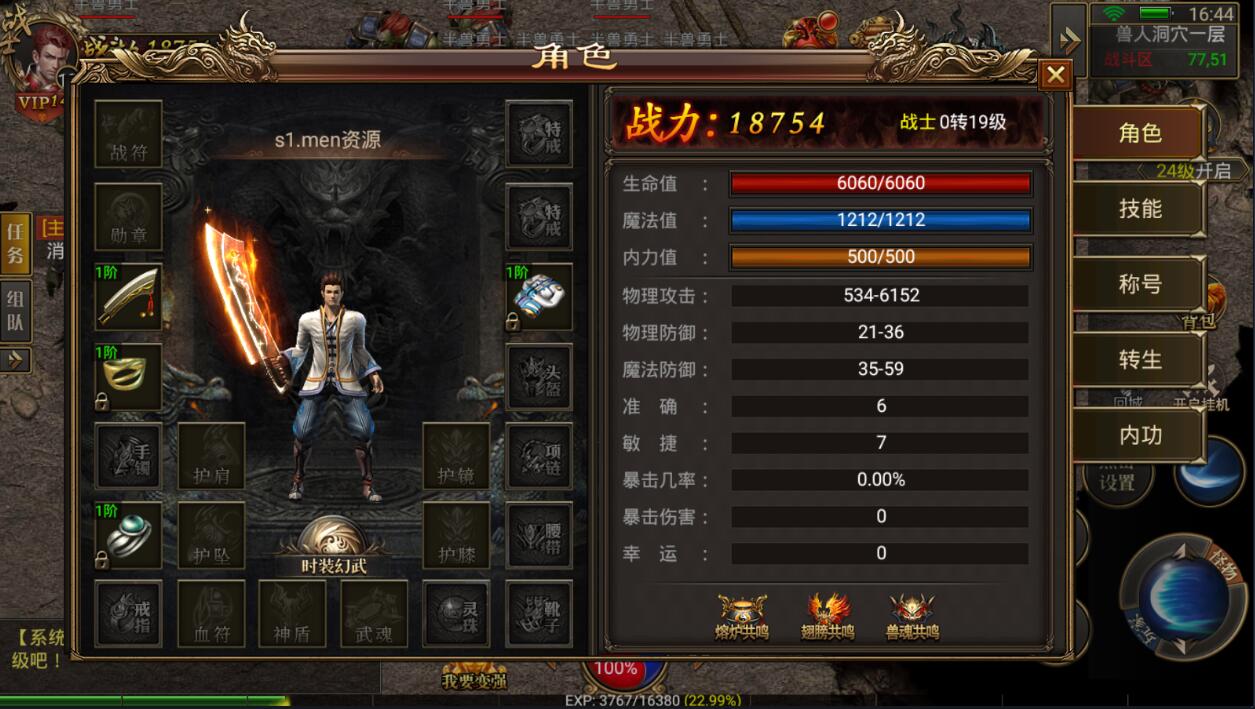Viewport: 1255px width, 709px height.
Task: Select the equipped white armor slot
Action: (x=539, y=296)
